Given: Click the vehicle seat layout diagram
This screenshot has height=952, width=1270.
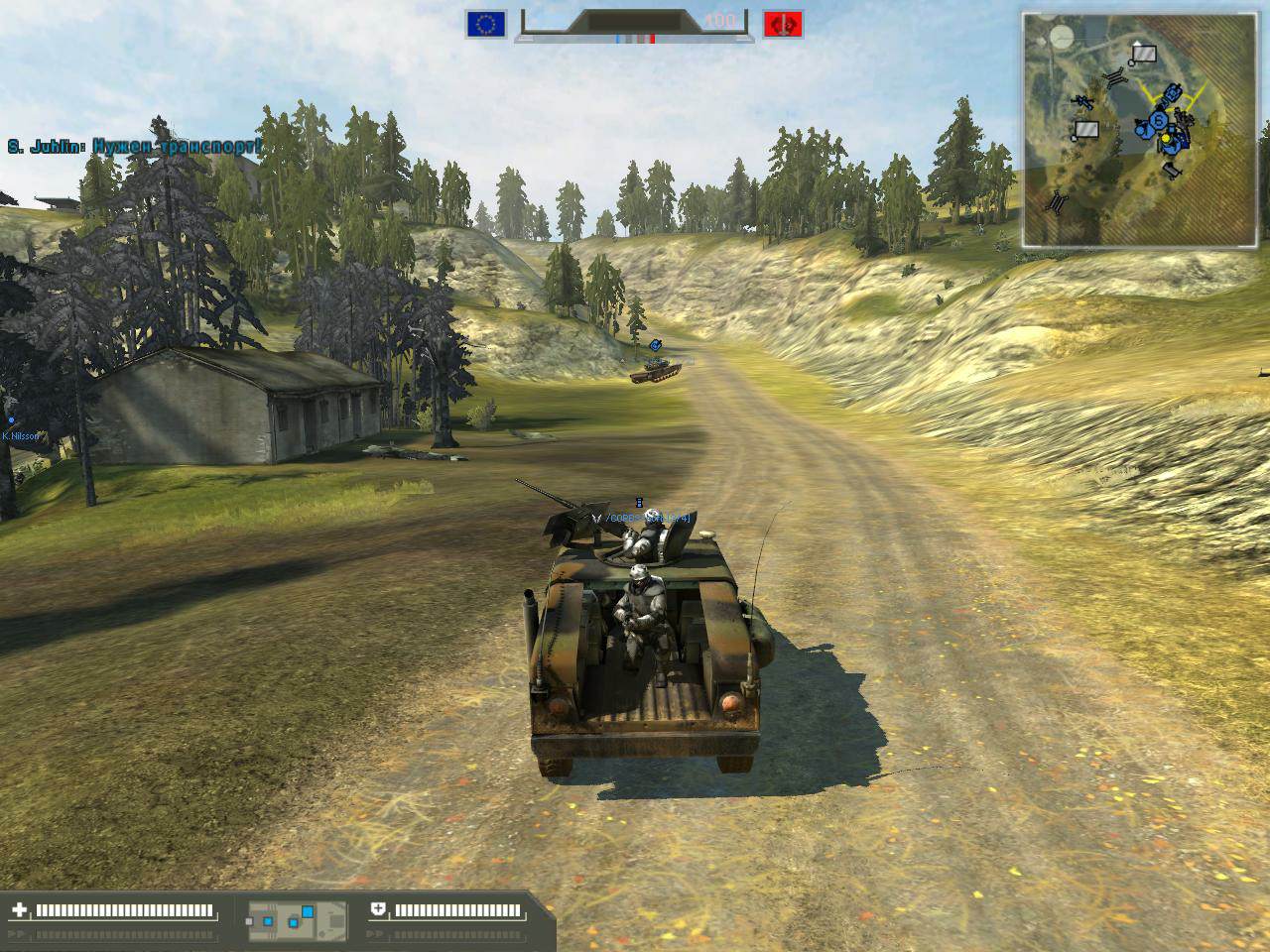Looking at the screenshot, I should tap(297, 921).
